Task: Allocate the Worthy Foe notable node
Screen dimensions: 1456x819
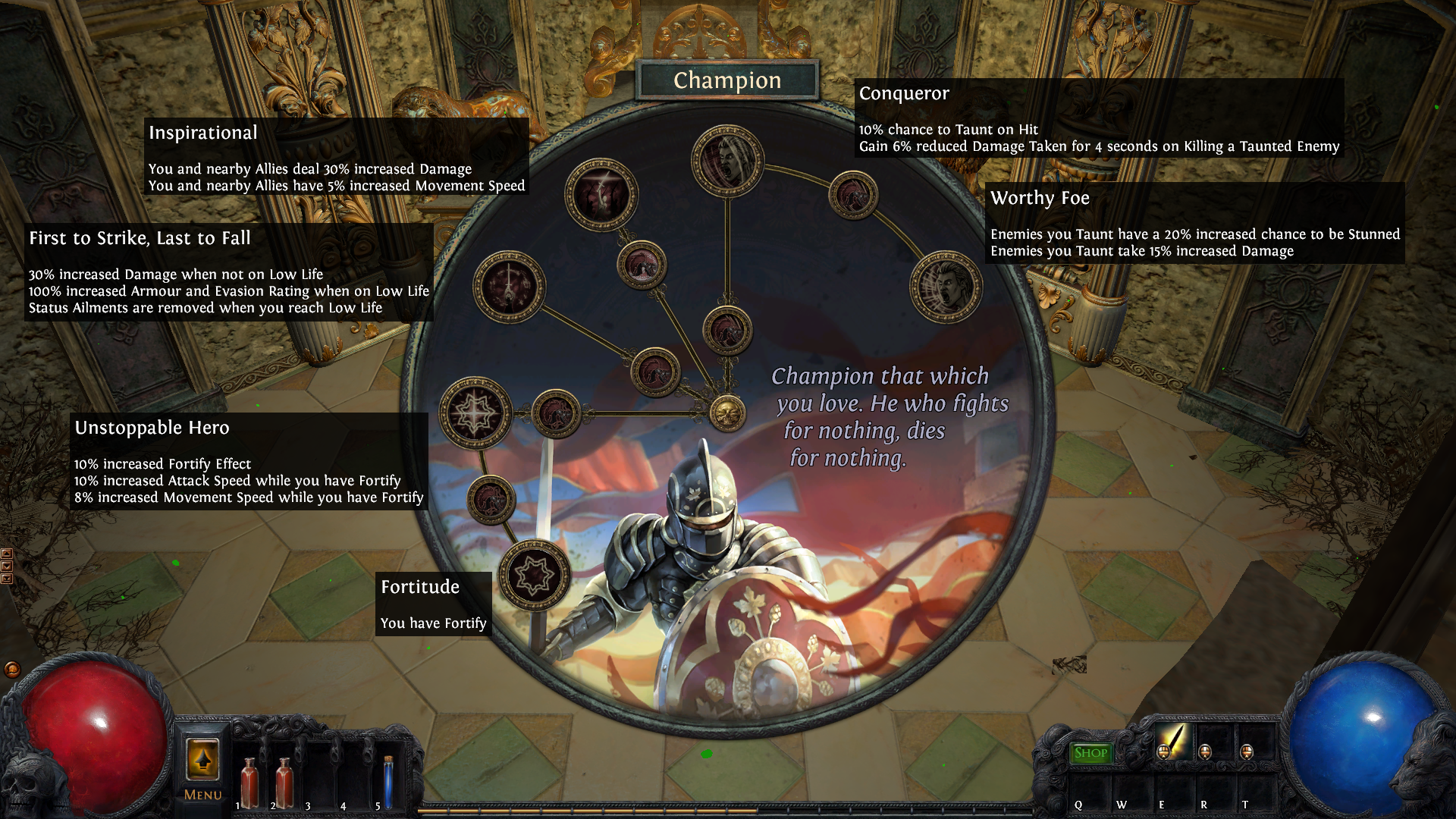Action: click(946, 287)
